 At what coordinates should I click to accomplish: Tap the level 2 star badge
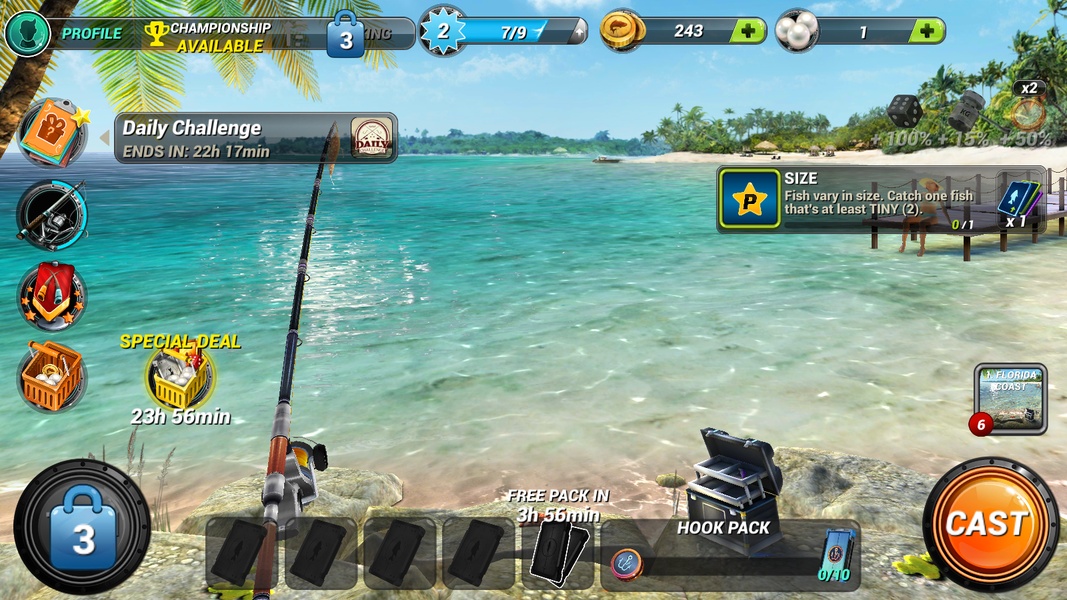tap(444, 31)
